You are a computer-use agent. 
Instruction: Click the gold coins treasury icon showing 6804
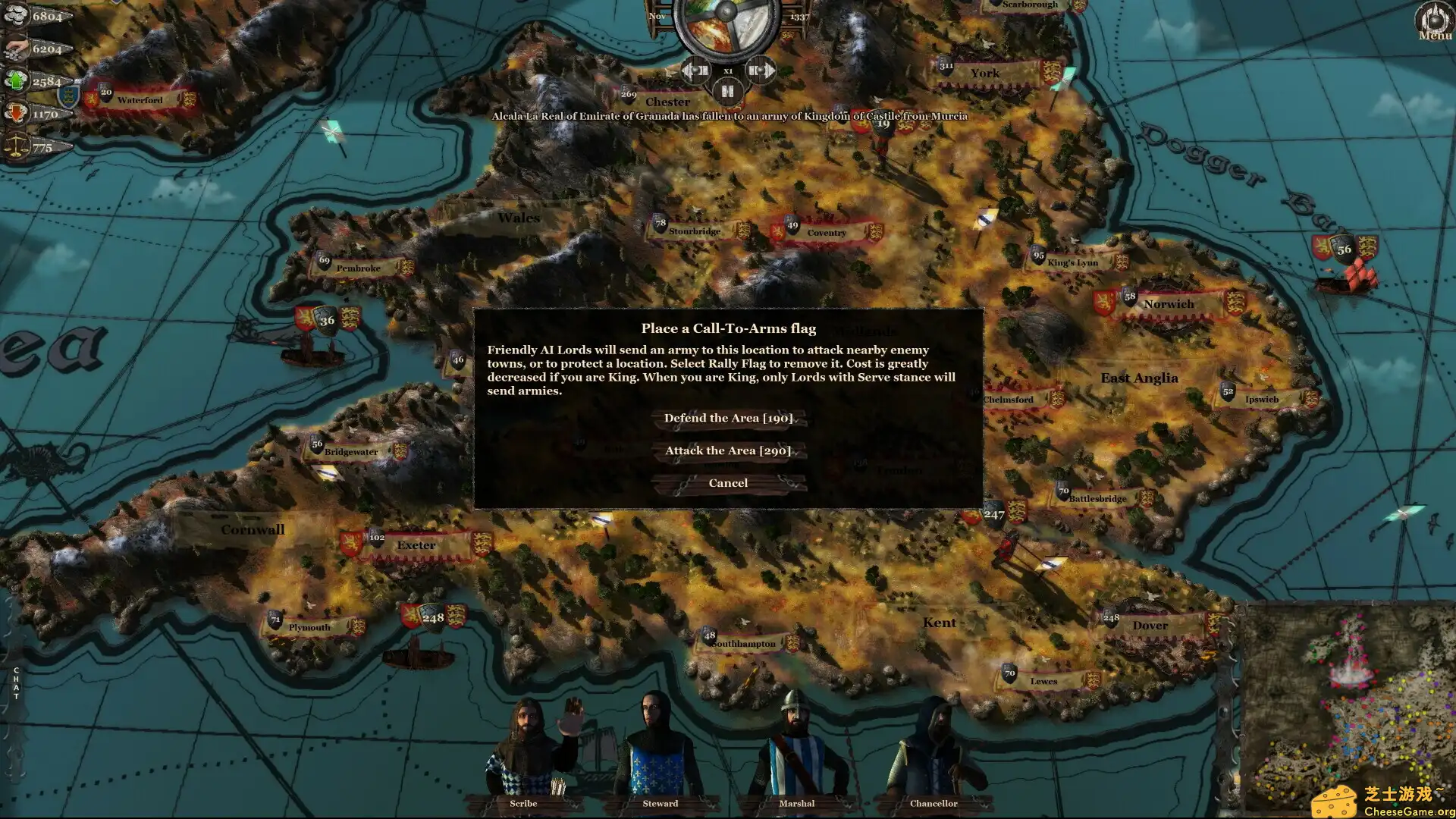17,14
